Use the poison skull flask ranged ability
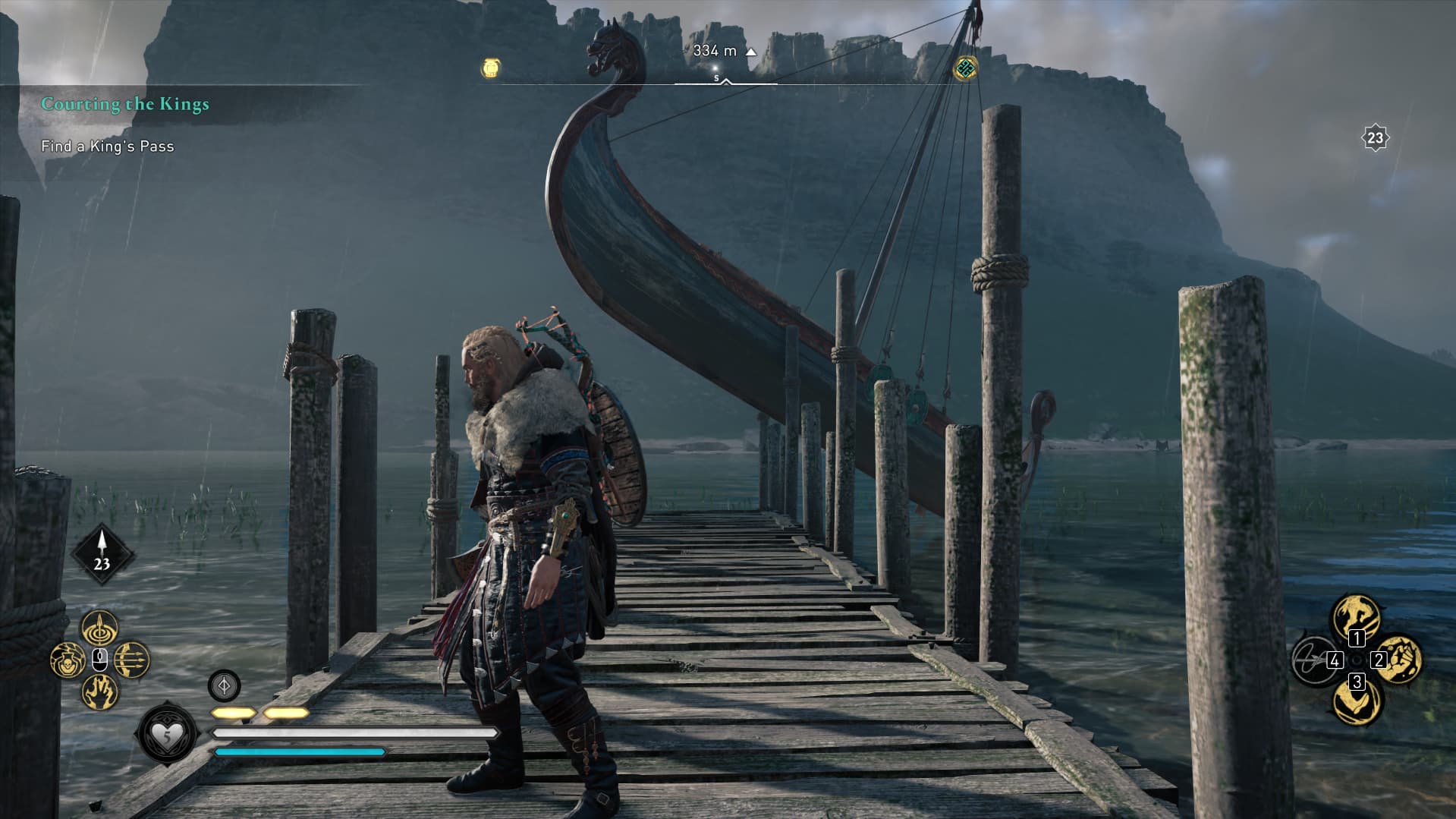Viewport: 1456px width, 819px height. (x=68, y=660)
